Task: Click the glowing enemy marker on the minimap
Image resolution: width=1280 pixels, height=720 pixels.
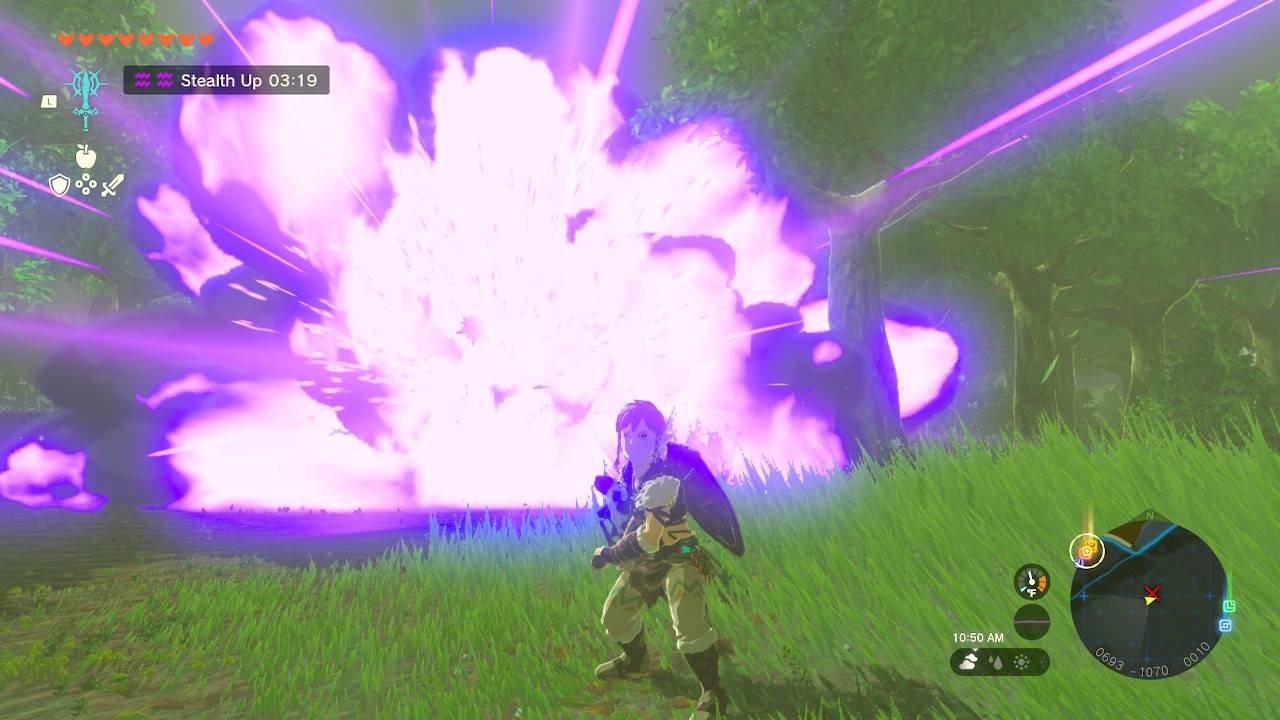Action: [1086, 551]
